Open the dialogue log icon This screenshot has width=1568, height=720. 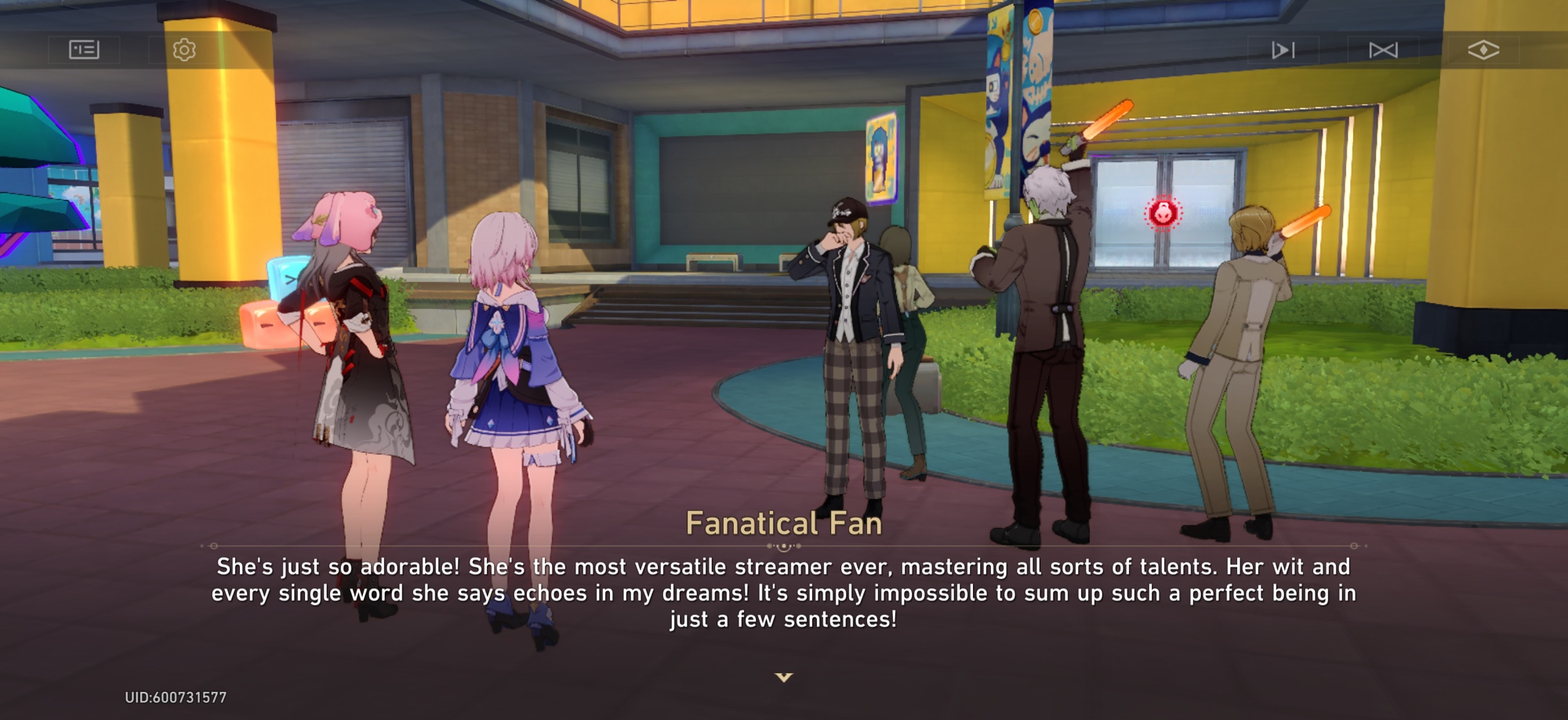(x=84, y=50)
